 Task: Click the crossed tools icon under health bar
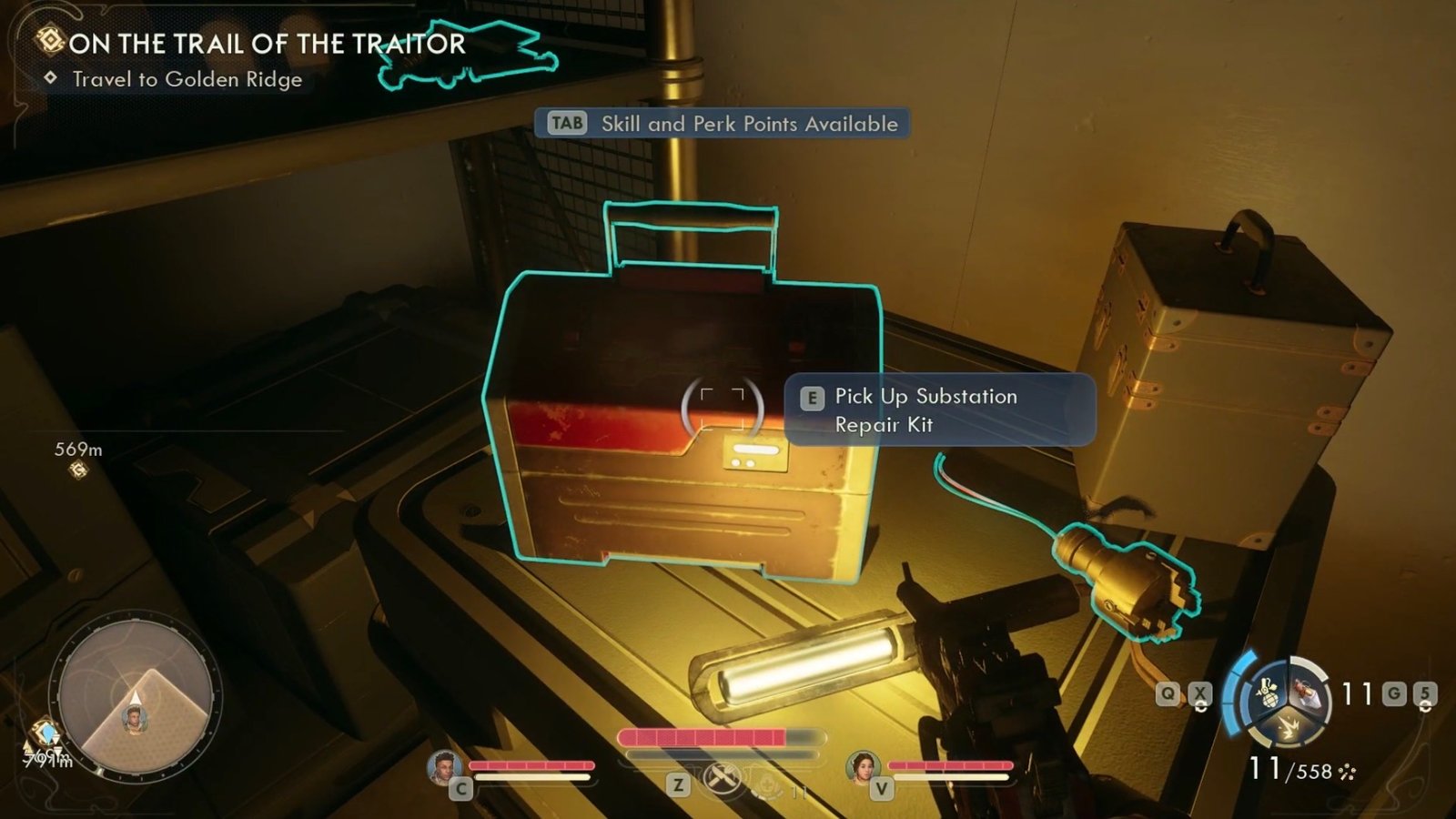pyautogui.click(x=722, y=779)
